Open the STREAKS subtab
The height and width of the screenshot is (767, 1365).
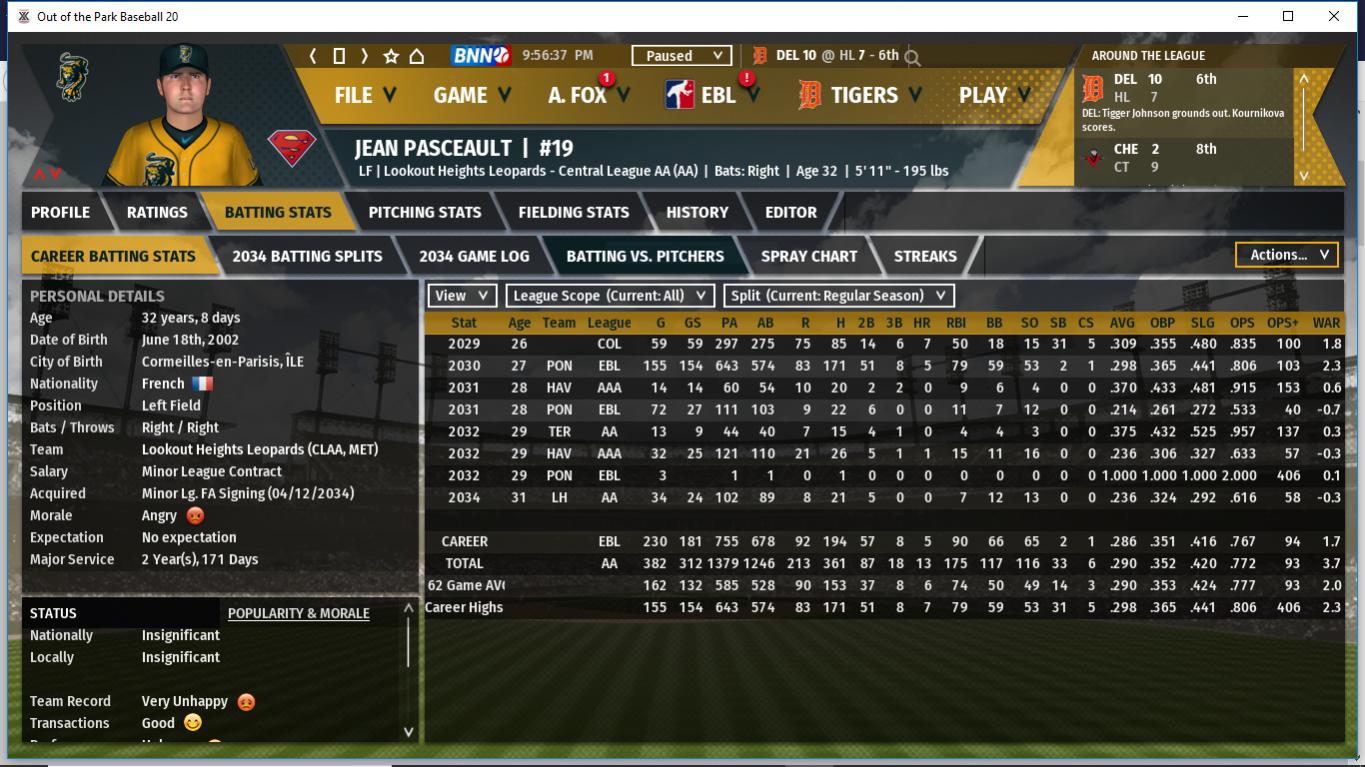coord(925,256)
